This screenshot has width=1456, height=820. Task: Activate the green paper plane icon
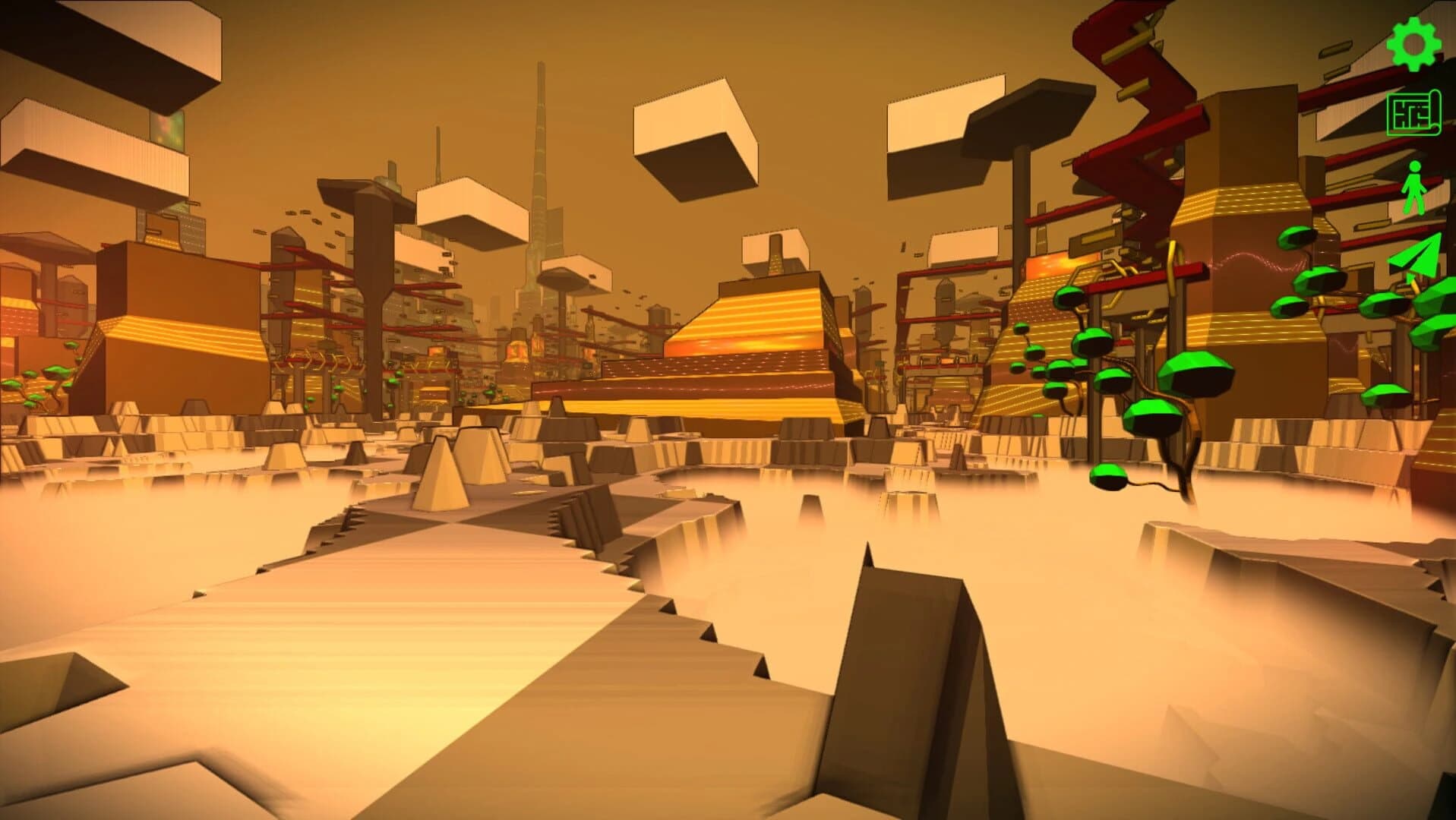point(1415,257)
